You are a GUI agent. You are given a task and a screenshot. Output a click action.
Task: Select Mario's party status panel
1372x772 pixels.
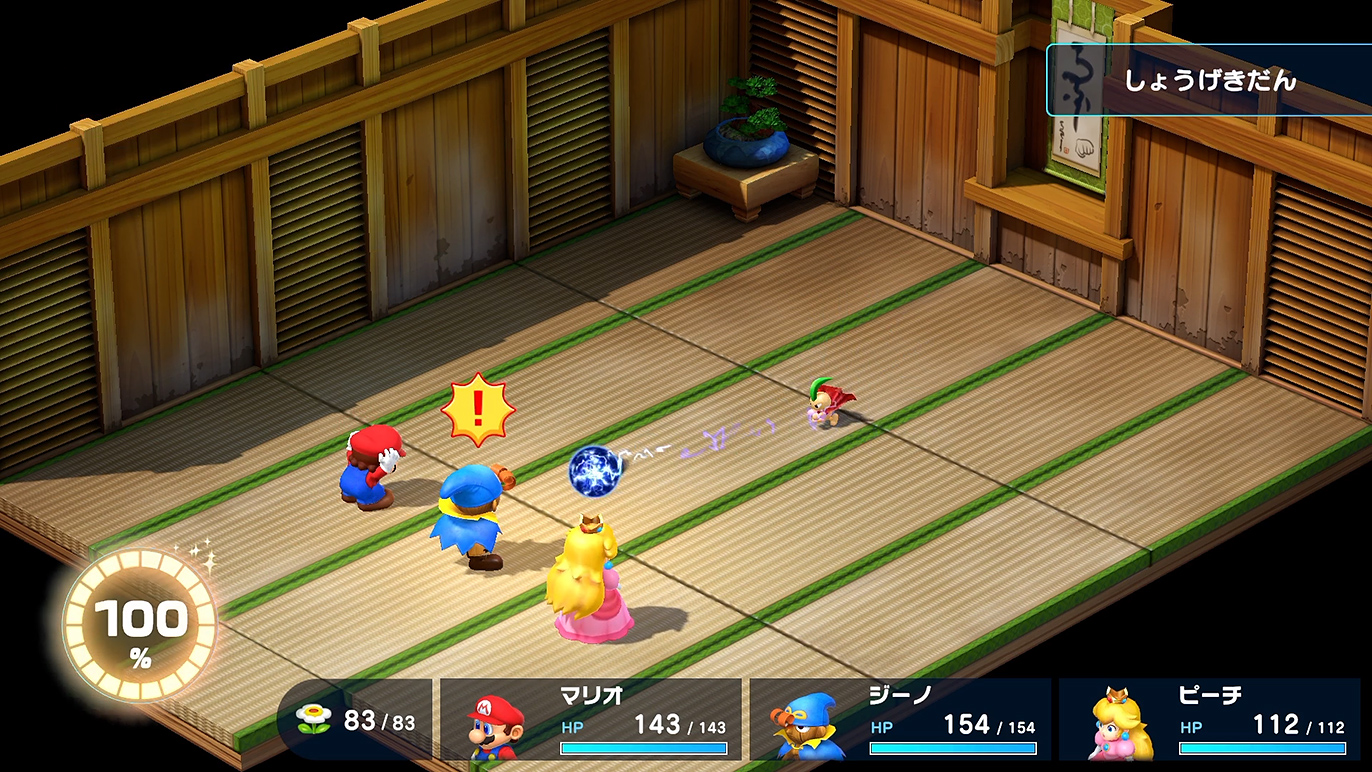pos(591,719)
